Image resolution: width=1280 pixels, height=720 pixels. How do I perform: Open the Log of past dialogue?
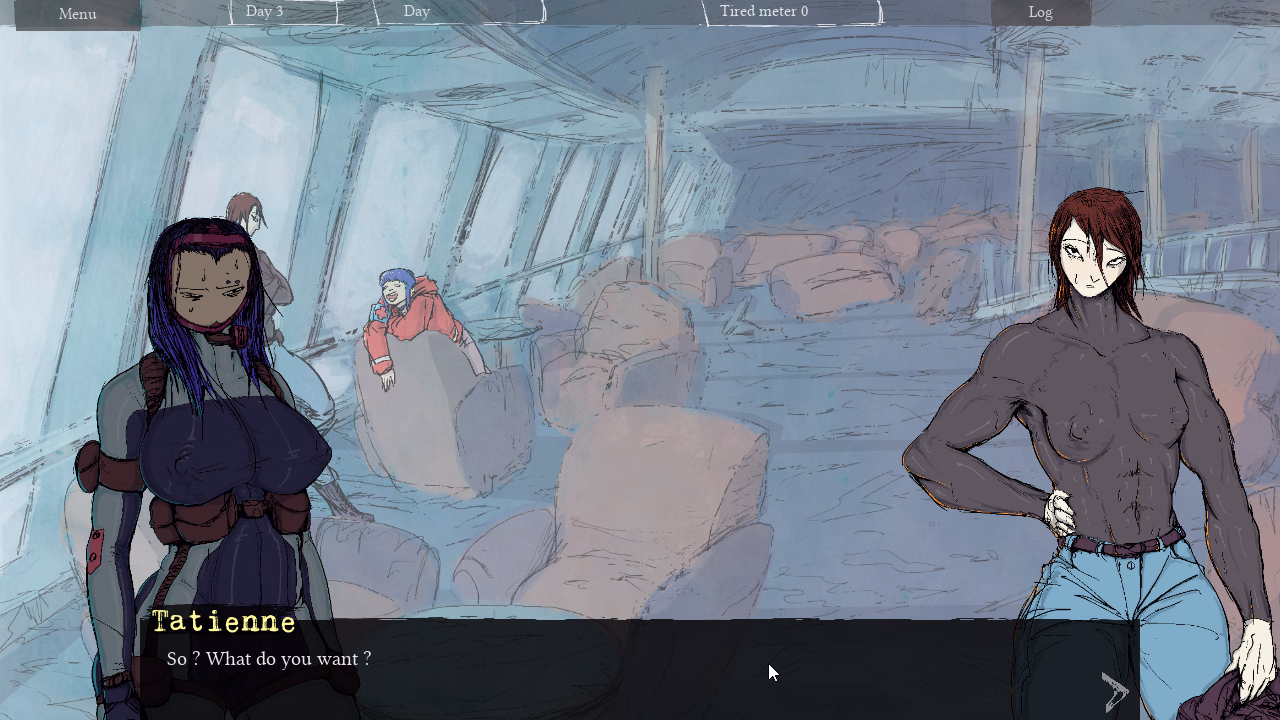1040,13
